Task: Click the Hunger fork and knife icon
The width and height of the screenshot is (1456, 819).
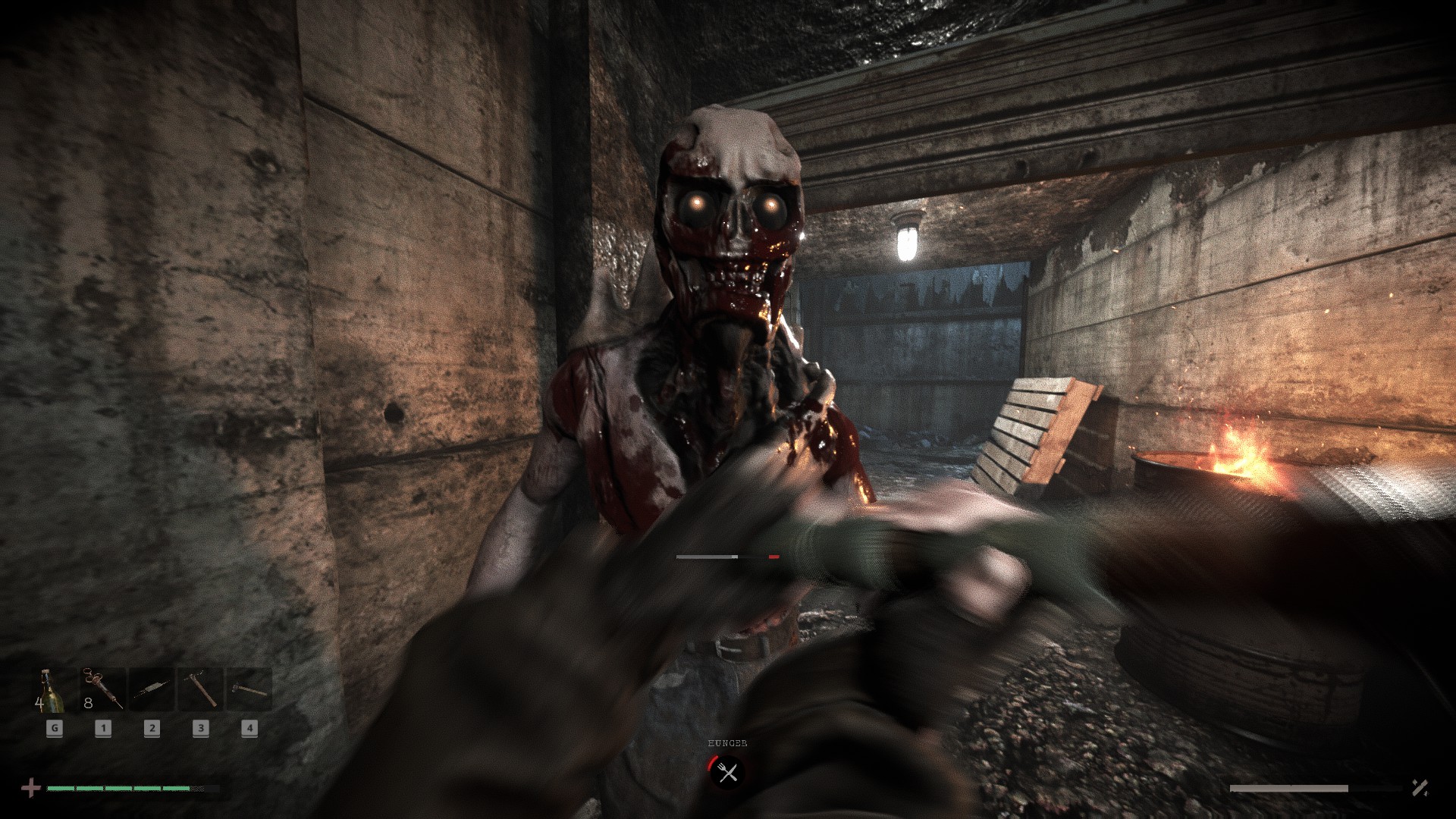Action: point(727,773)
